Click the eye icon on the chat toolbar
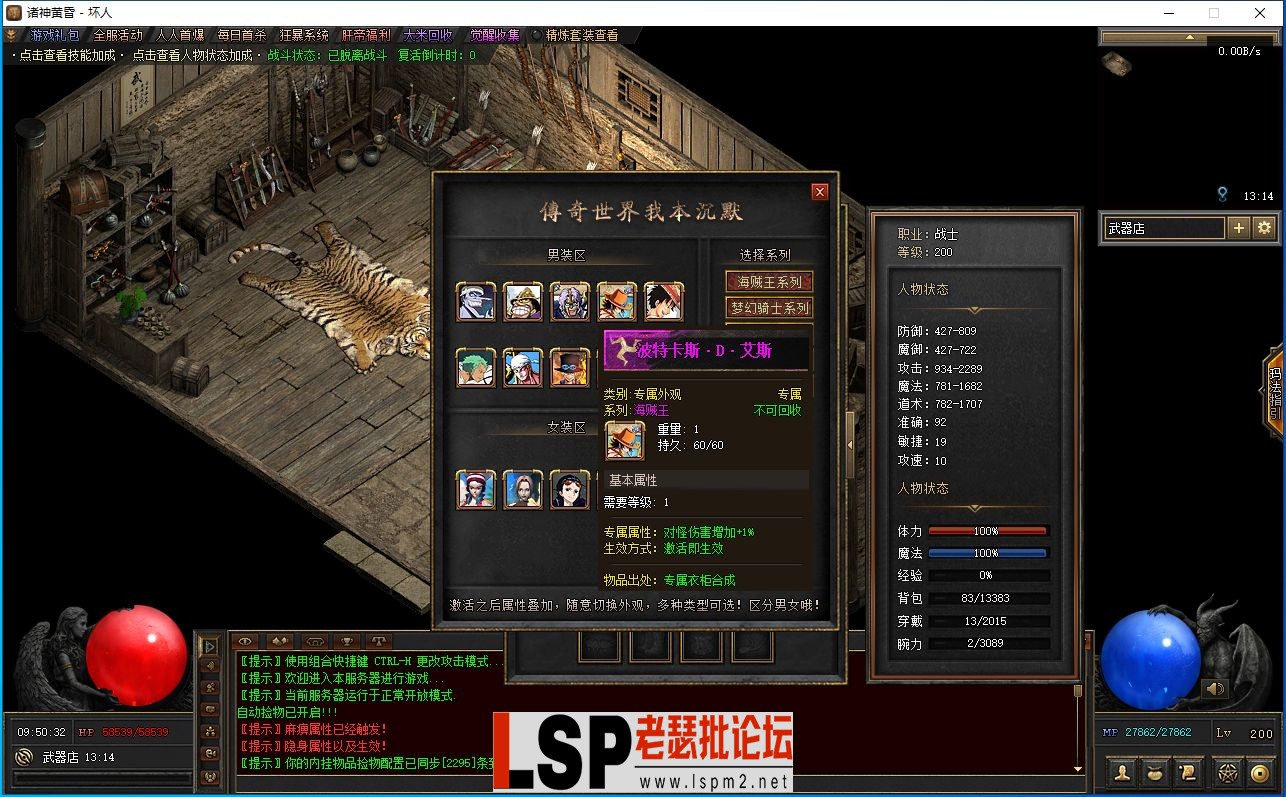 tap(245, 641)
